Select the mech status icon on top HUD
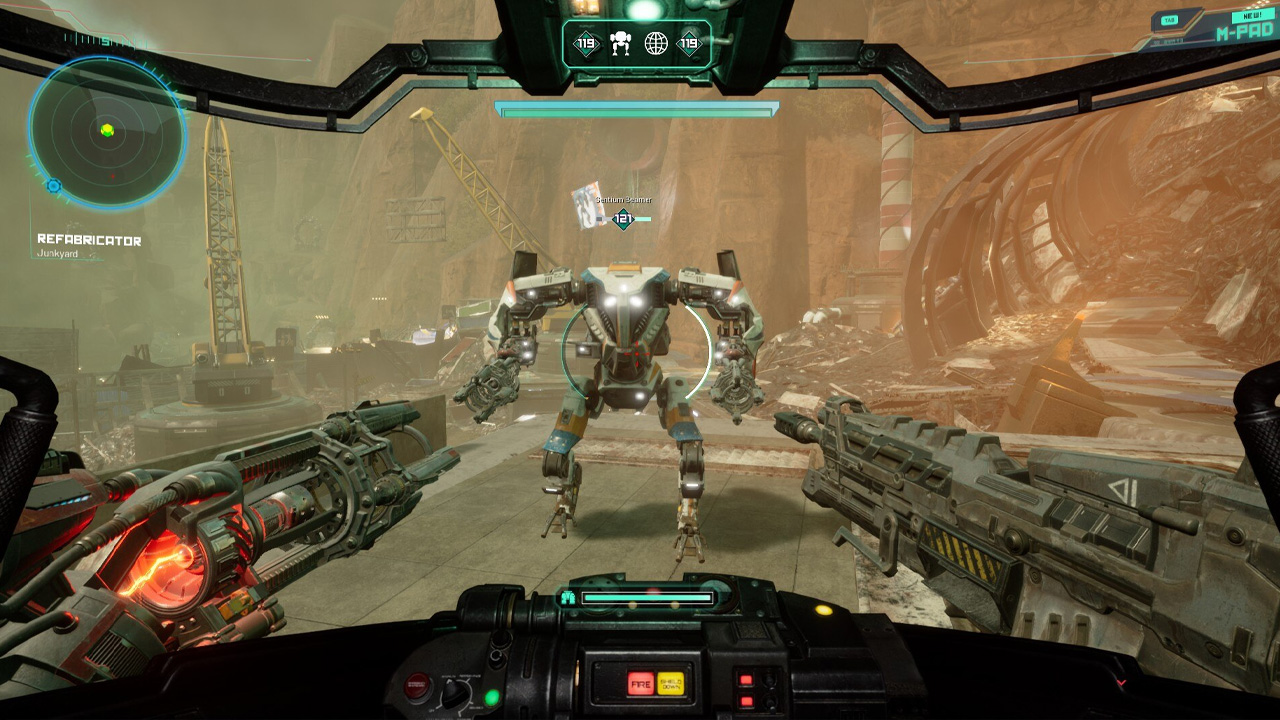This screenshot has height=720, width=1280. coord(620,43)
